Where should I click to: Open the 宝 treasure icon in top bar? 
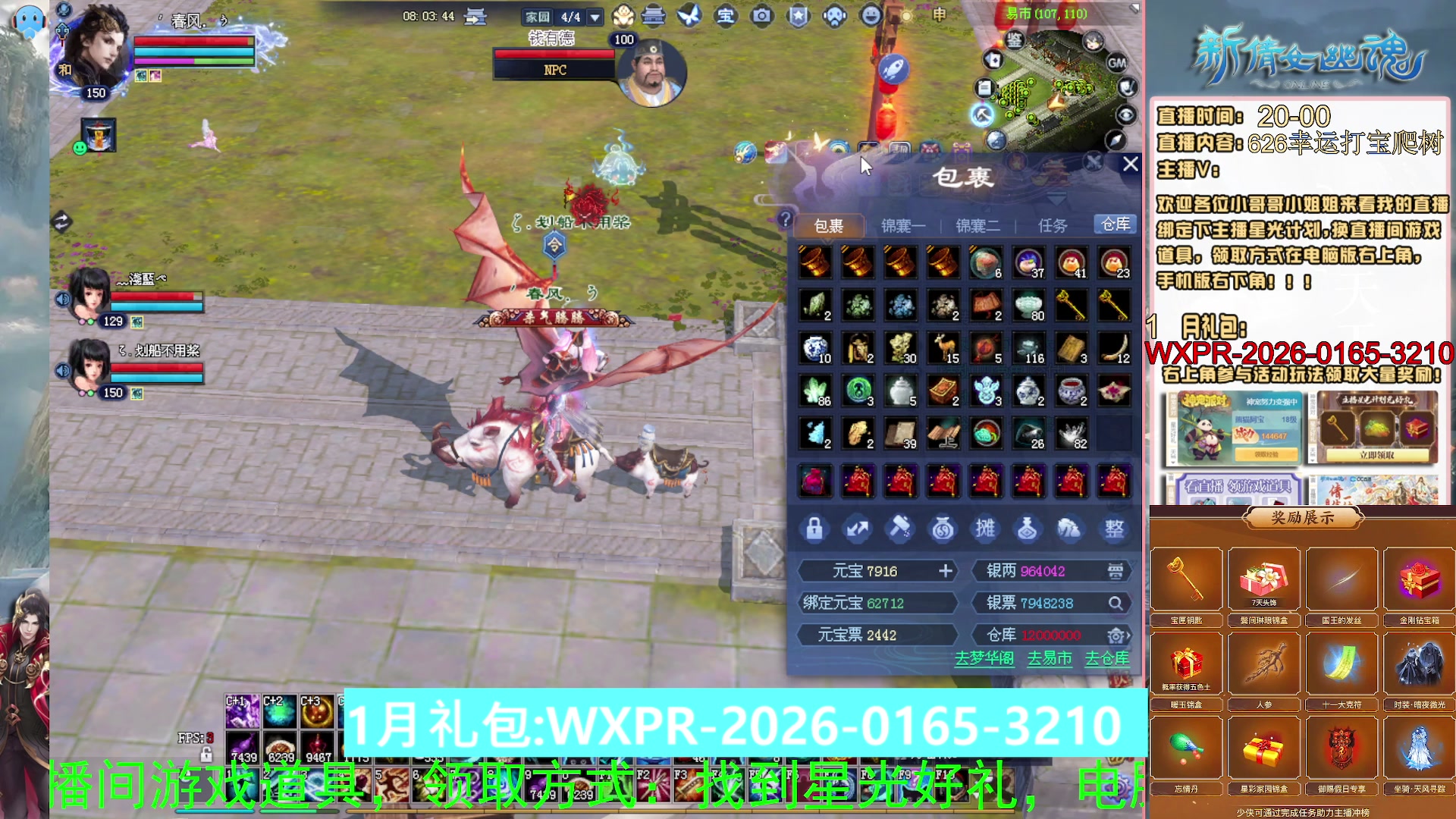pyautogui.click(x=726, y=16)
